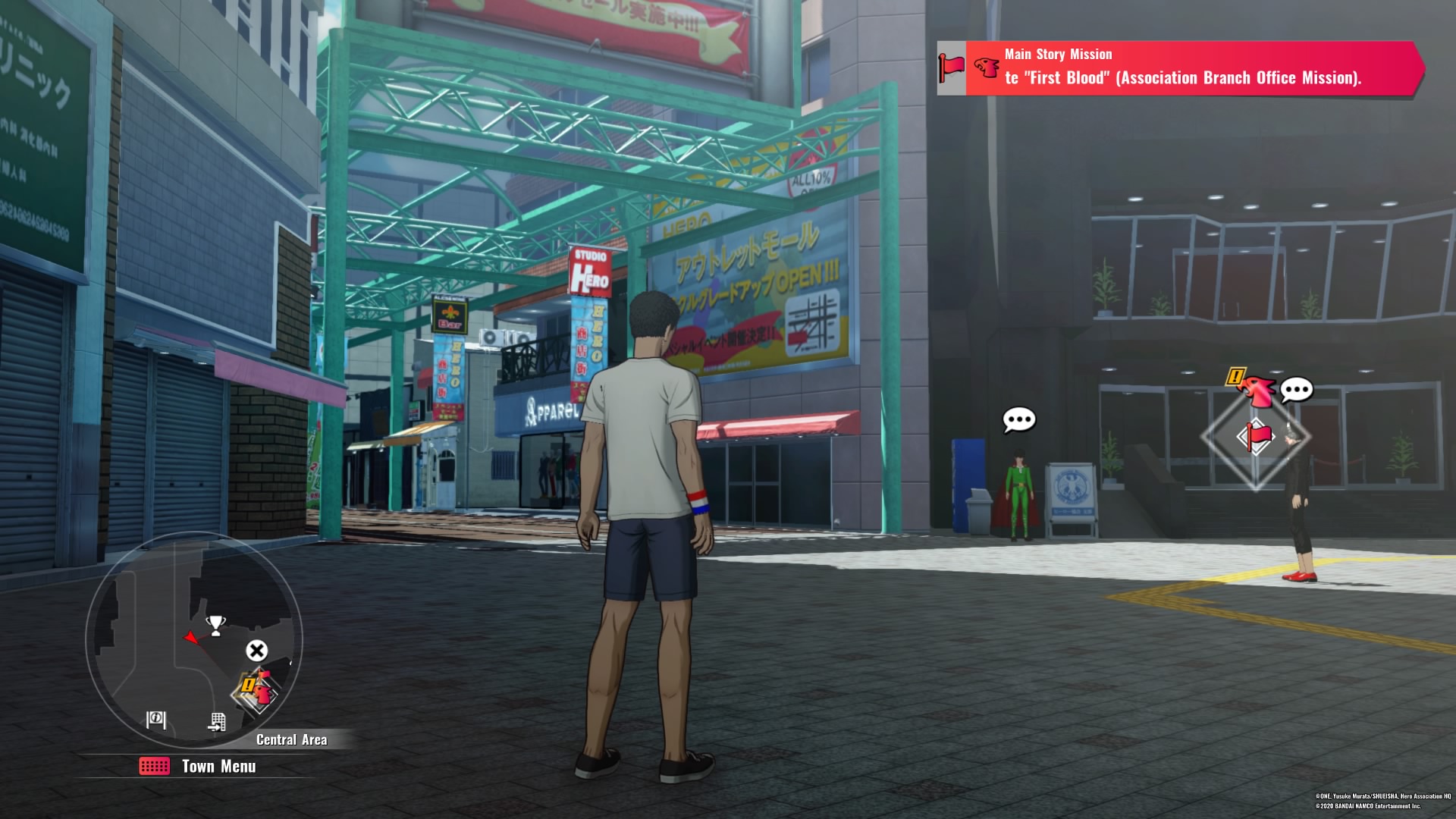Click the speech bubble beside the waypoint's mission emblem
The height and width of the screenshot is (819, 1456).
tap(1296, 390)
